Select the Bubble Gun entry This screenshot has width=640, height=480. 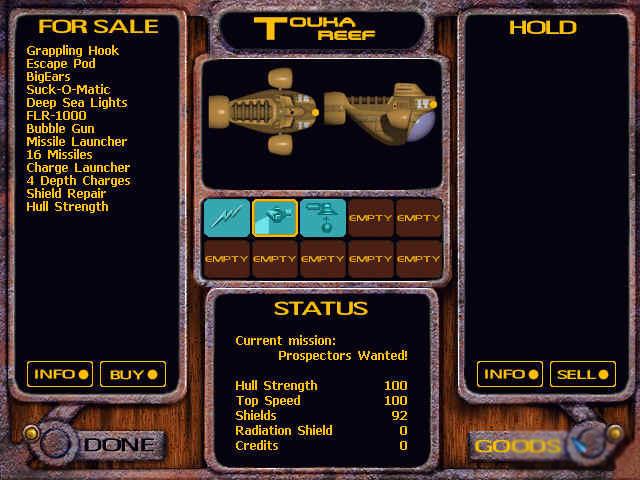tap(61, 129)
